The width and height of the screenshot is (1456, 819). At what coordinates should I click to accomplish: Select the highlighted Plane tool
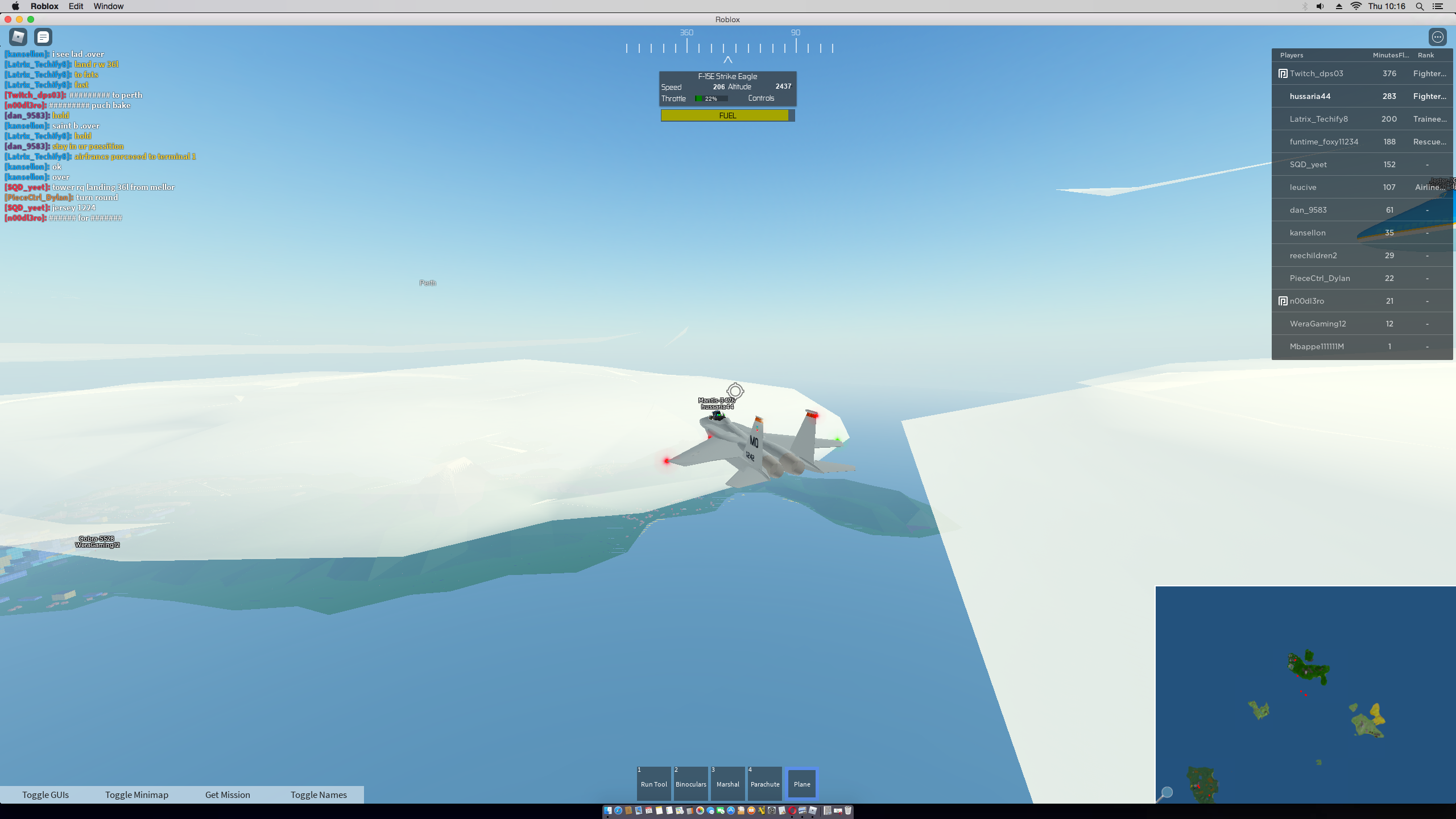[x=801, y=783]
